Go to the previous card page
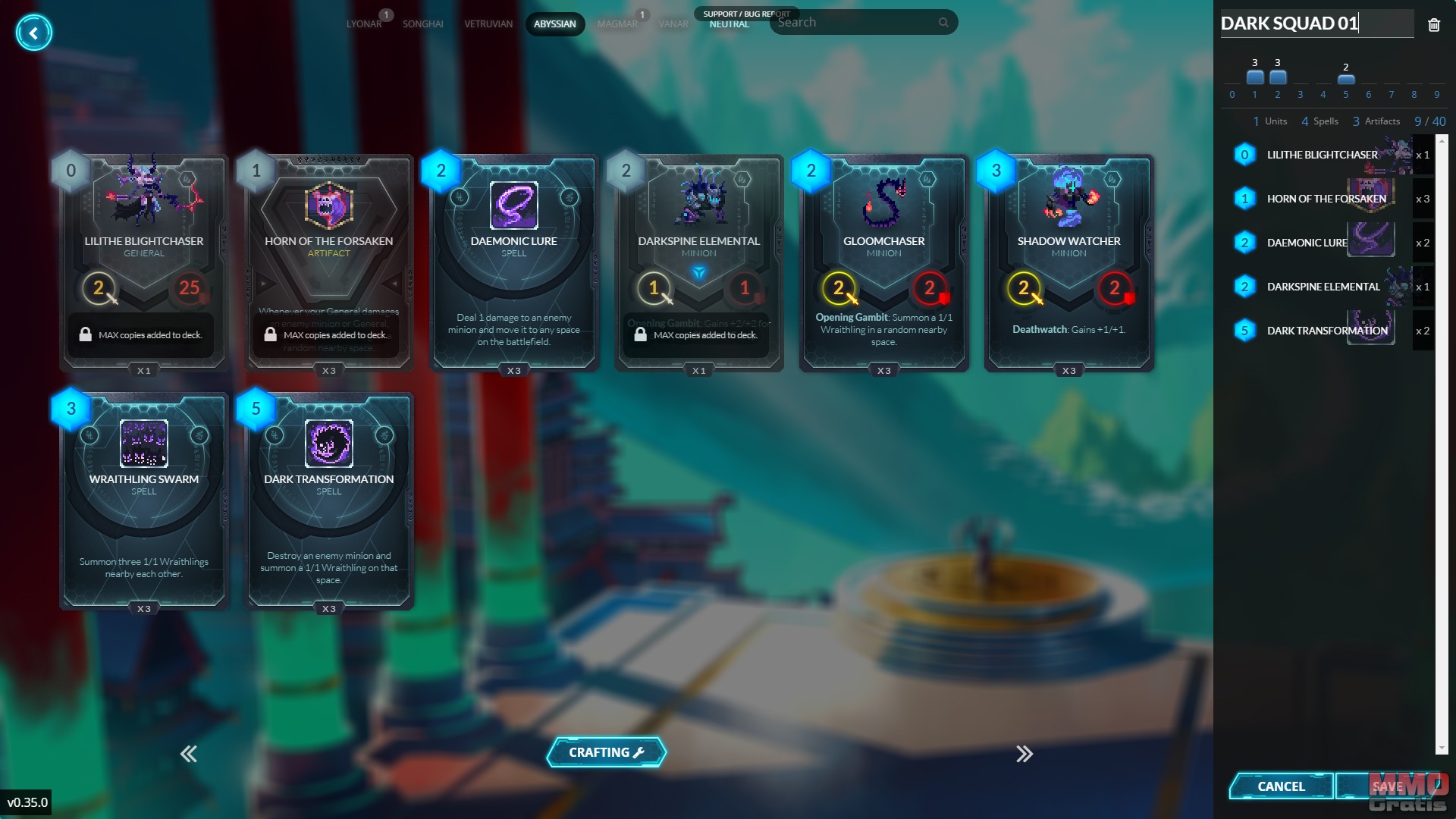The image size is (1456, 819). coord(189,754)
